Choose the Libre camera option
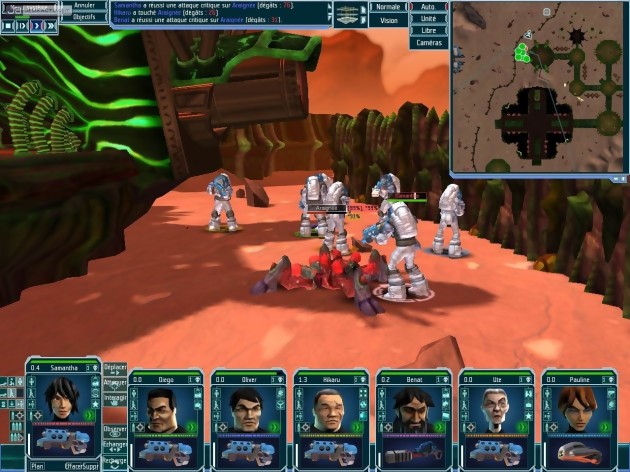 [428, 31]
